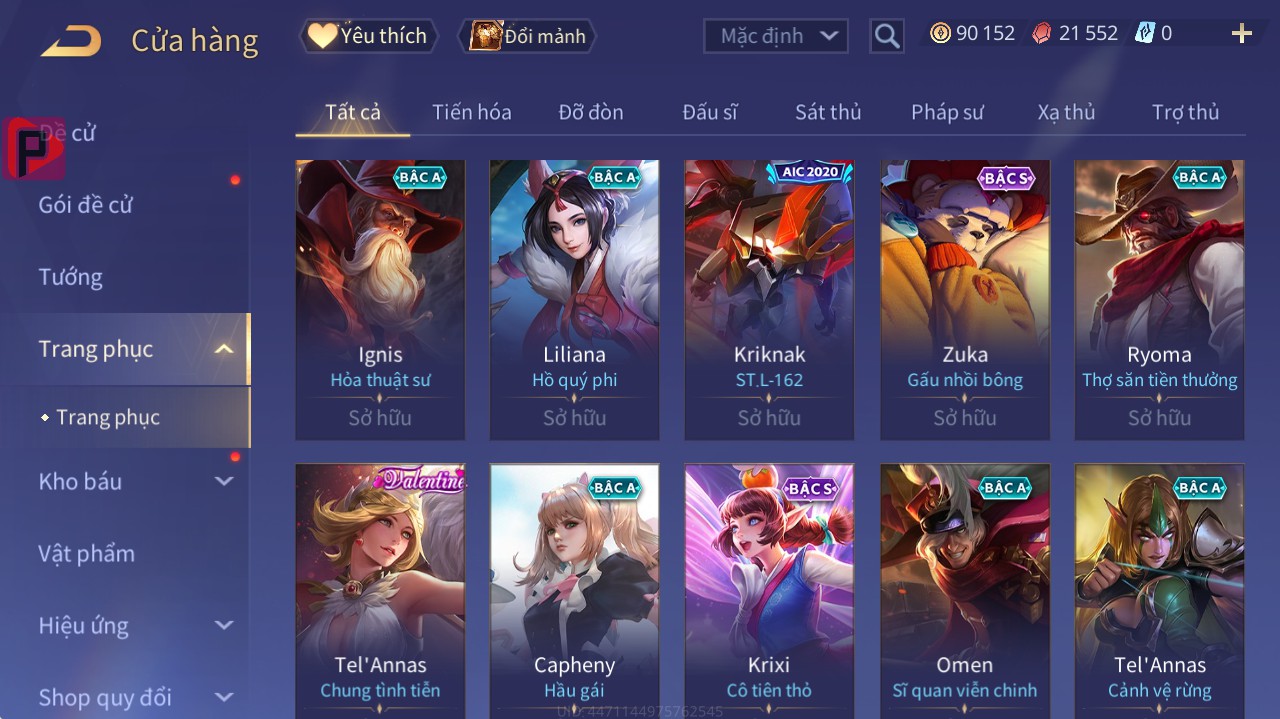Screen dimensions: 1280x719
Task: View the Xạ thủ tab
Action: click(1066, 112)
